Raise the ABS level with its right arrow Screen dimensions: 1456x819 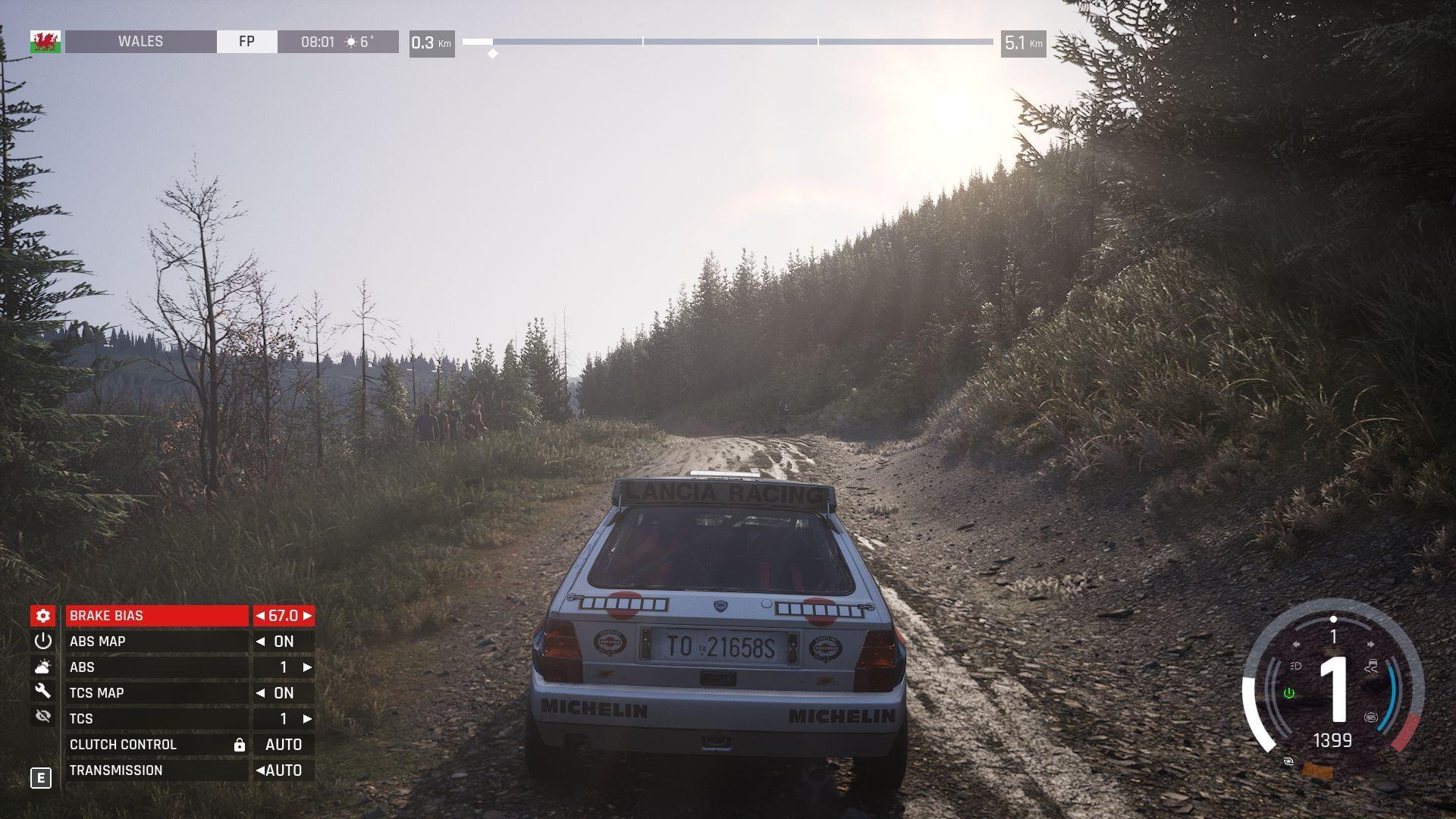click(307, 667)
